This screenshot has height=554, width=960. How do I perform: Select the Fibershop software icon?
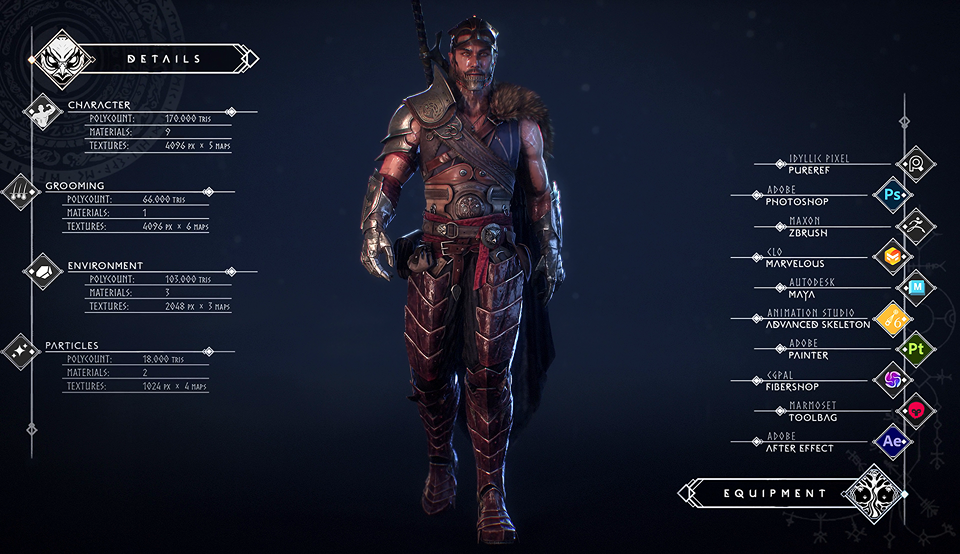[x=889, y=380]
